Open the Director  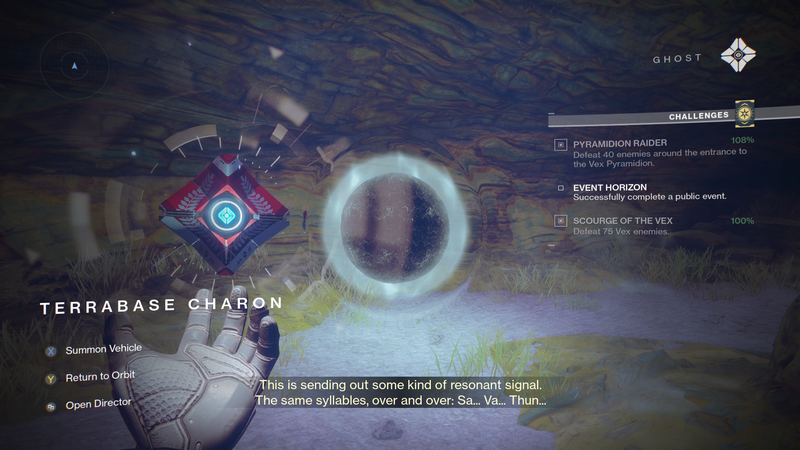(98, 403)
